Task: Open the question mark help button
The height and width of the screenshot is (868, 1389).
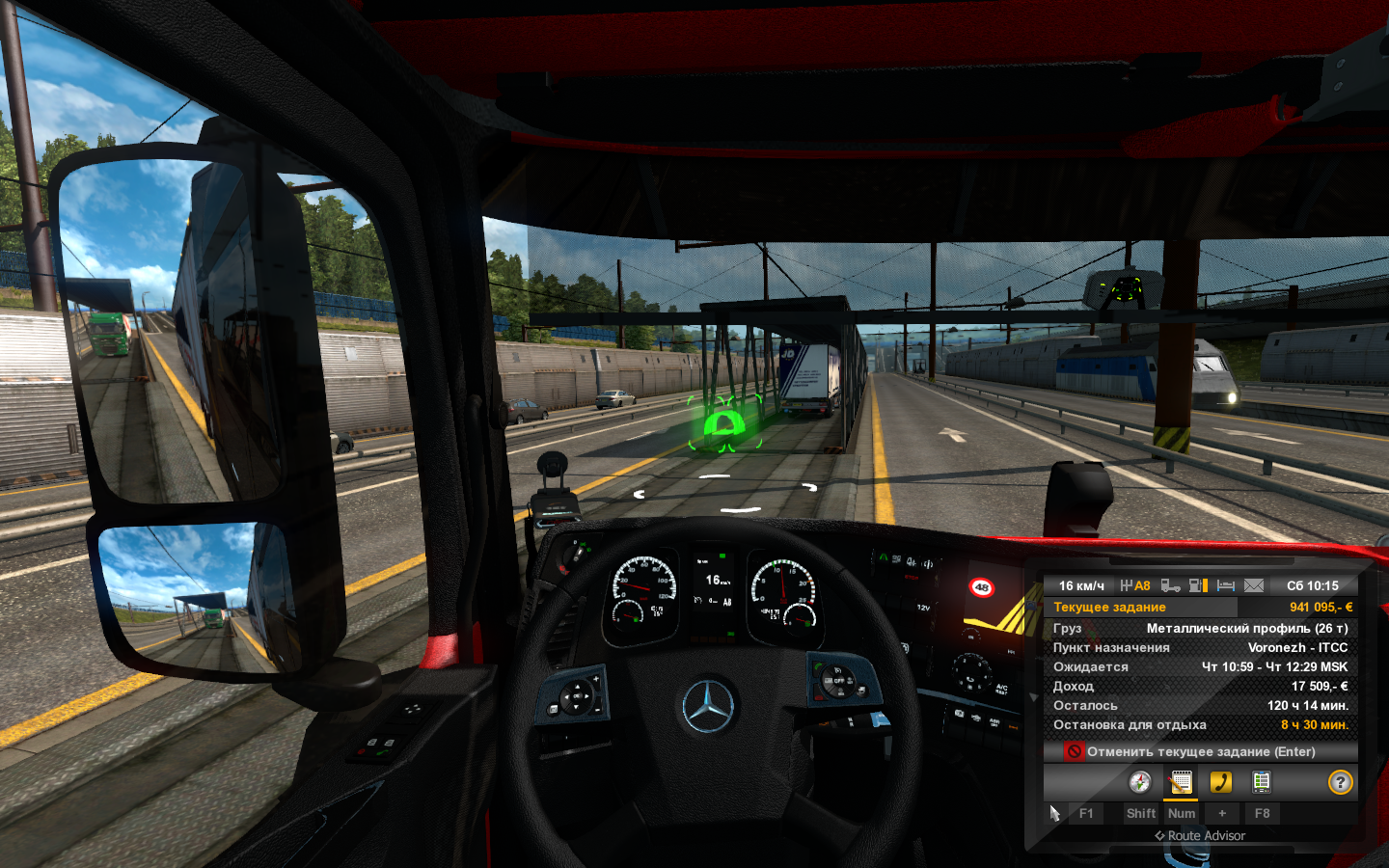Action: (x=1340, y=782)
